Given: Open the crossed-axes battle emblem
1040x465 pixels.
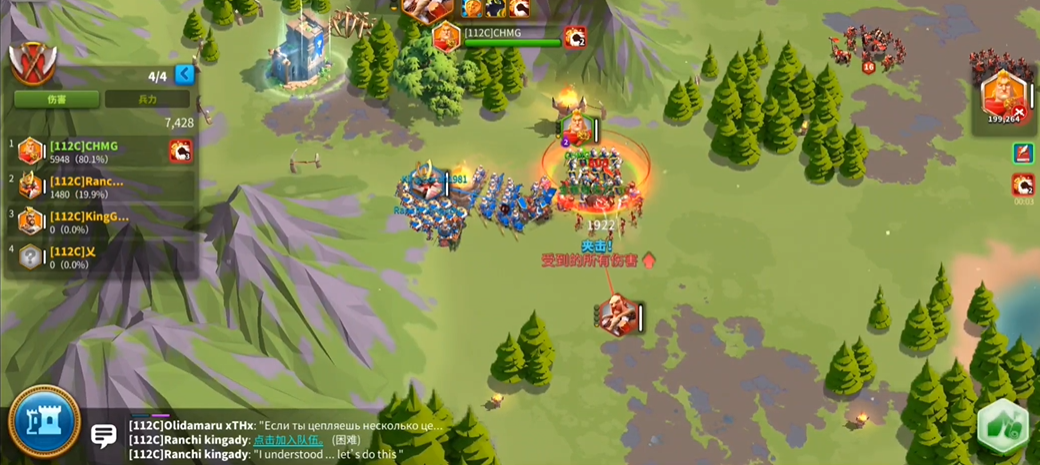Looking at the screenshot, I should [31, 64].
